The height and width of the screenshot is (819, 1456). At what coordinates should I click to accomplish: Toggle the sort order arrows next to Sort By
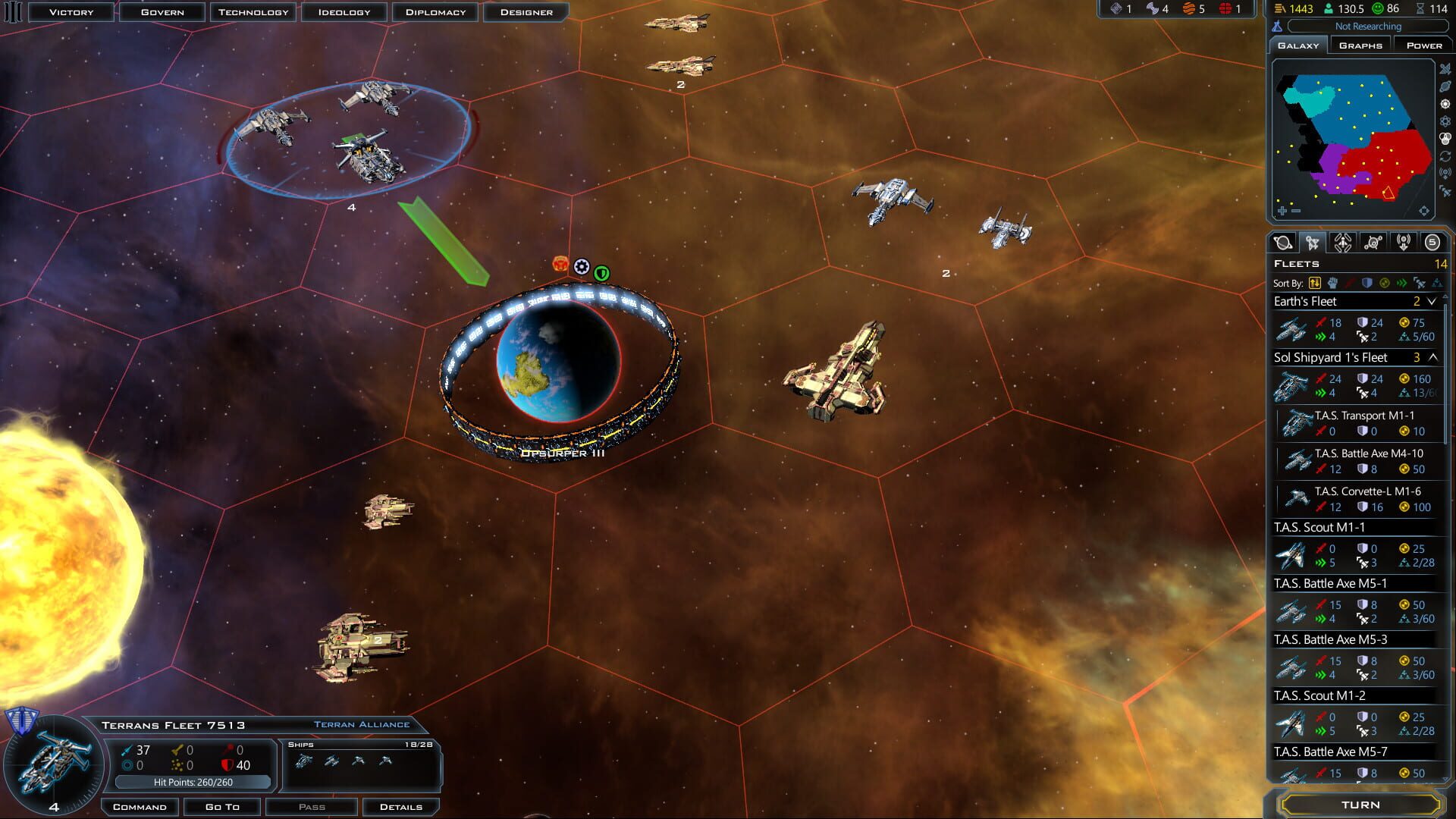point(1315,283)
